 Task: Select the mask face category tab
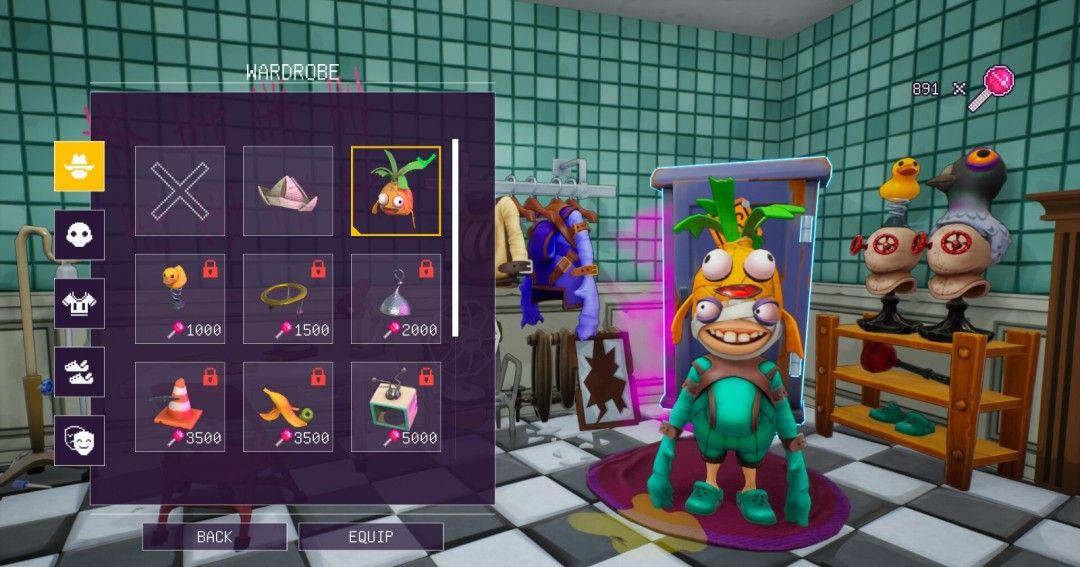click(x=79, y=440)
